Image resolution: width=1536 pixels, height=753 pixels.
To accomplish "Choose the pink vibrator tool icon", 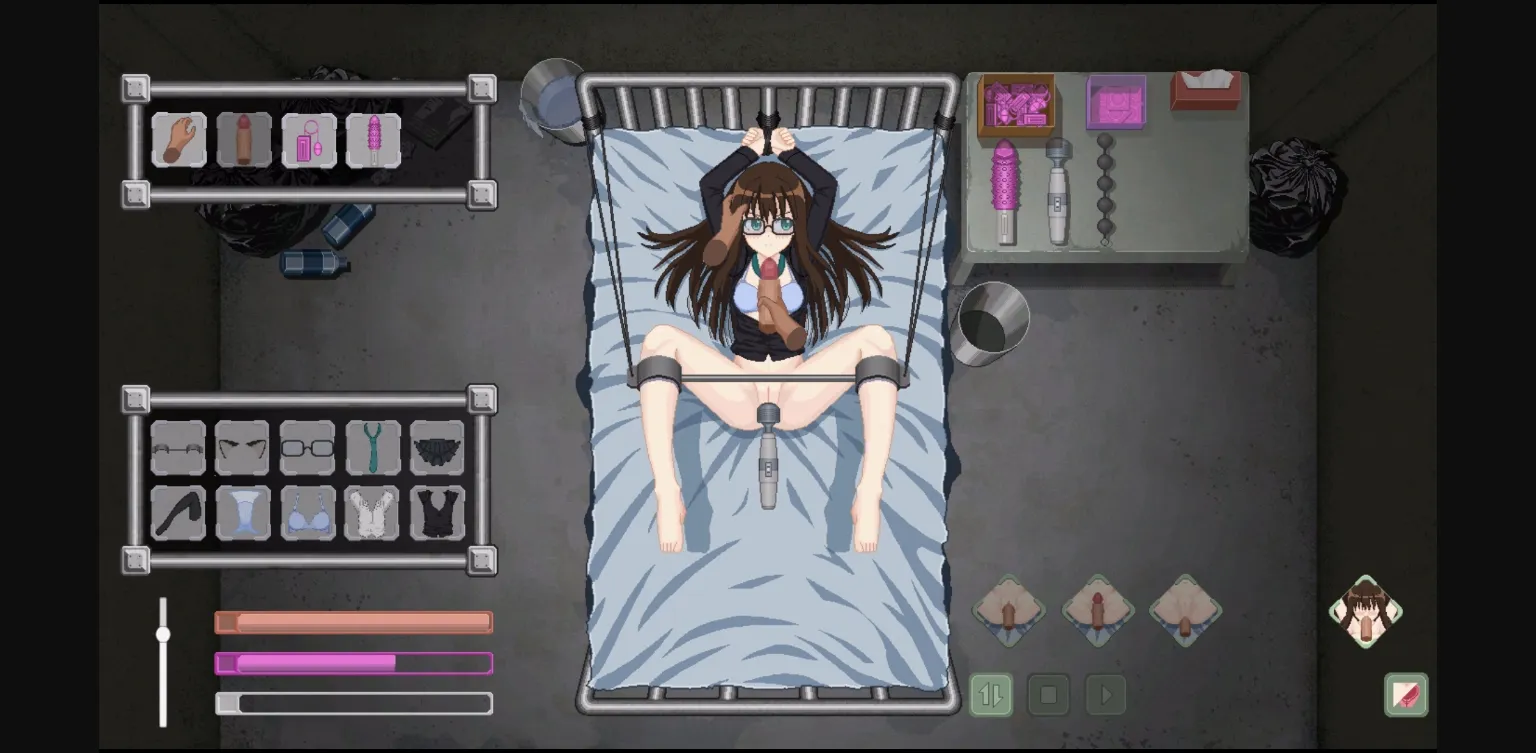I will (x=373, y=139).
